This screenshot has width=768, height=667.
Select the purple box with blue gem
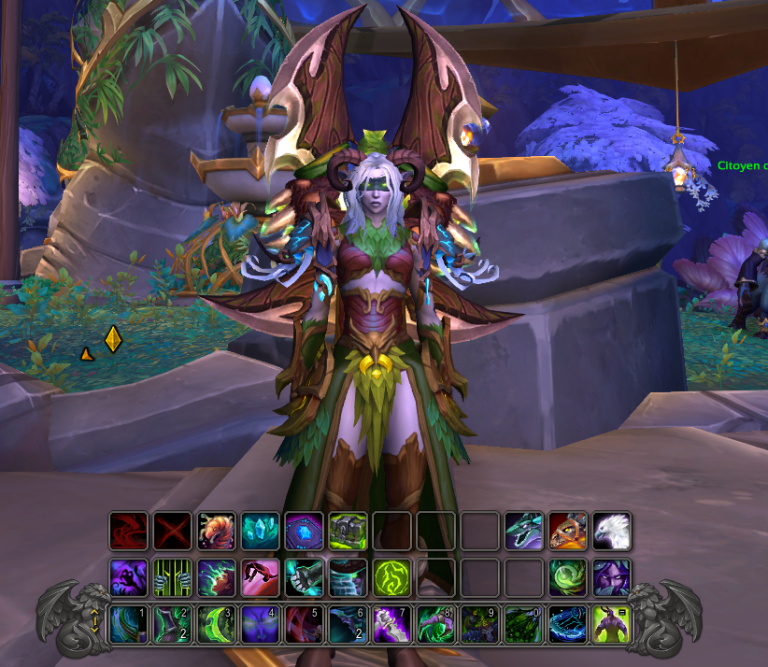304,531
